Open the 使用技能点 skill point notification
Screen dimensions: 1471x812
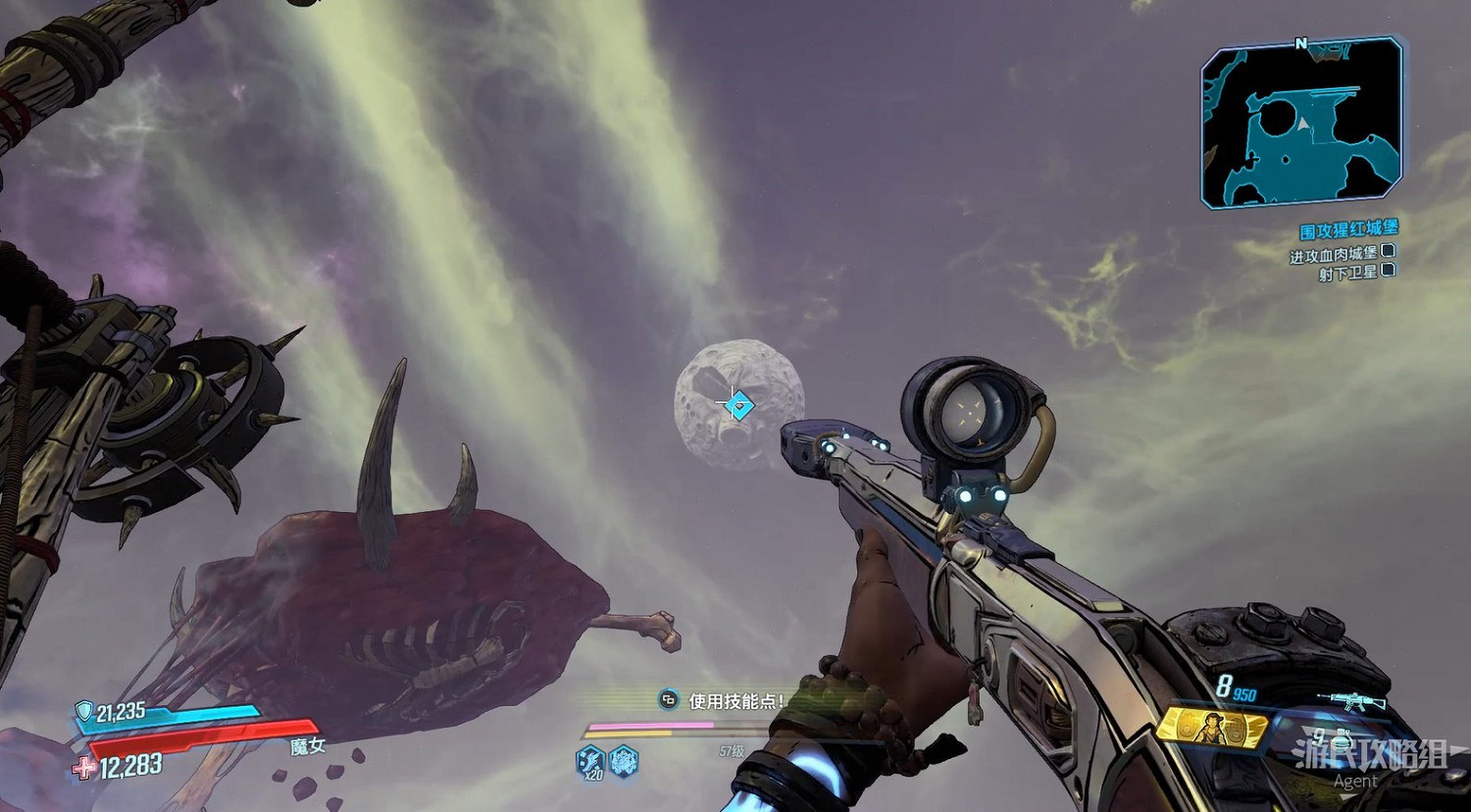pos(726,700)
